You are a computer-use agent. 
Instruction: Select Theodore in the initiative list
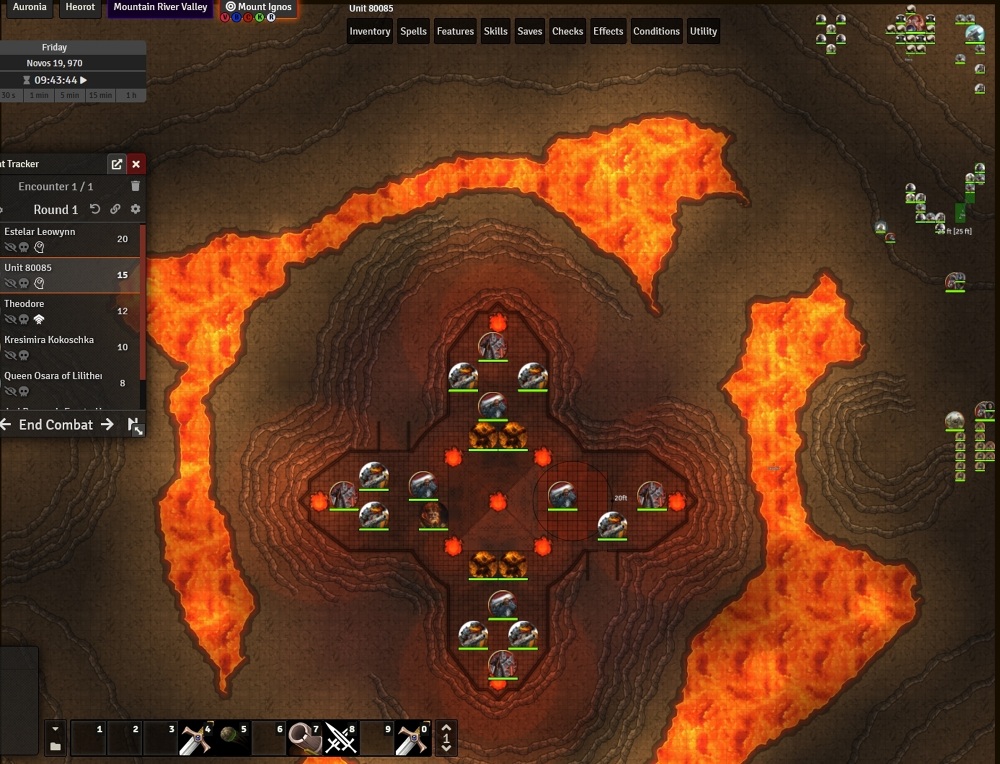[x=24, y=304]
